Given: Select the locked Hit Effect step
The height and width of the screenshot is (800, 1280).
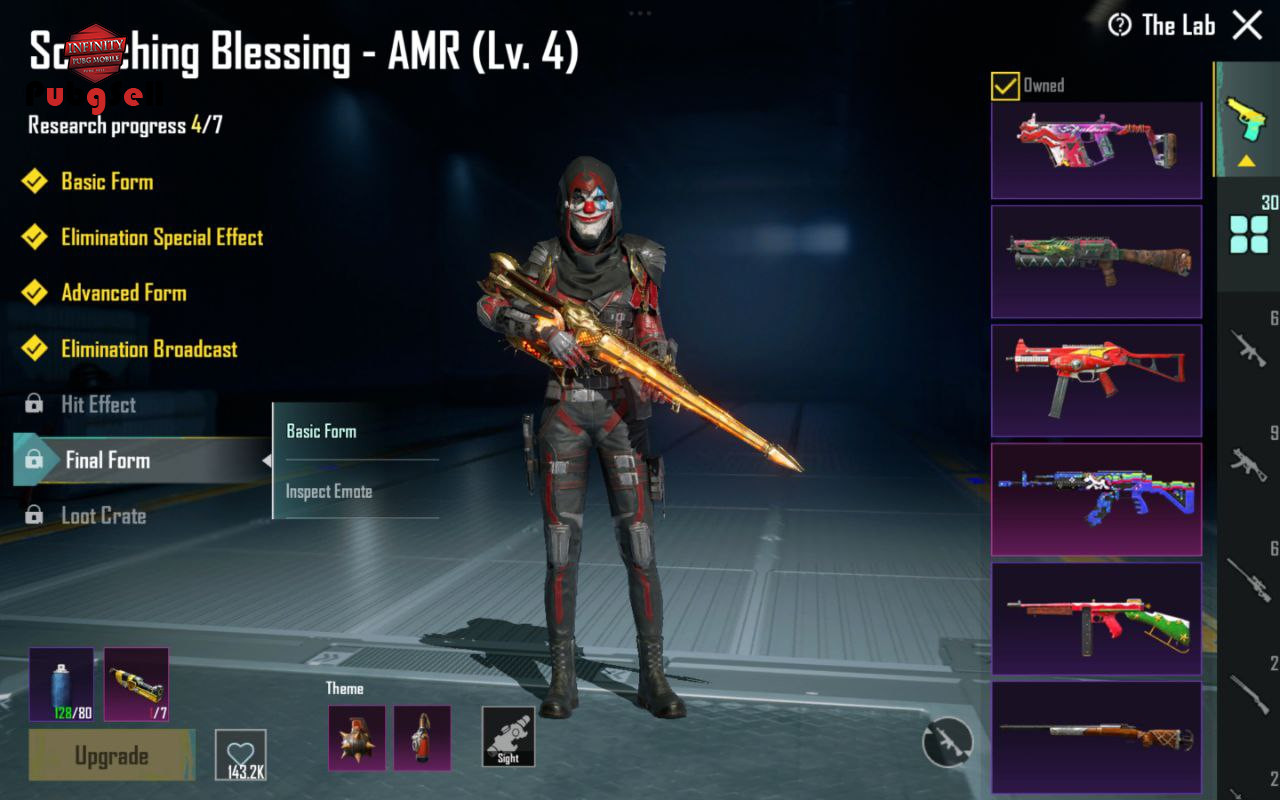Looking at the screenshot, I should pyautogui.click(x=98, y=405).
